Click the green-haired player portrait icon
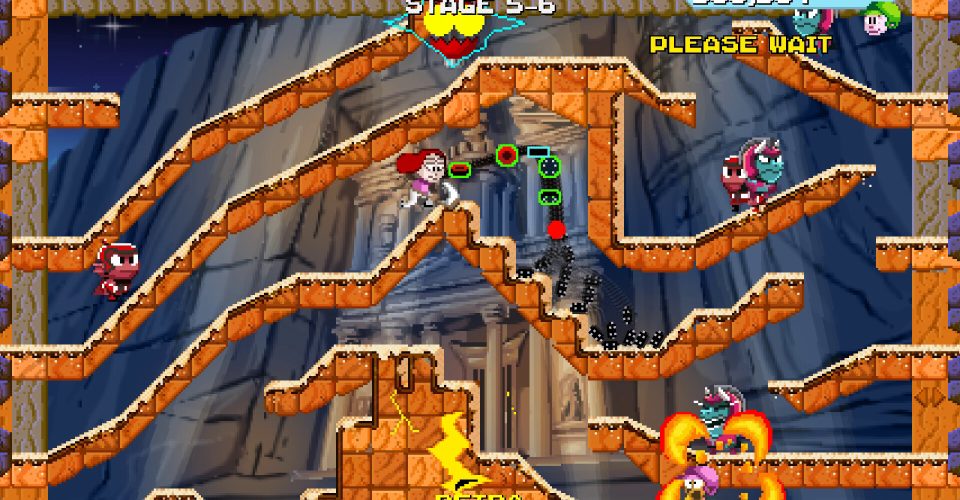 click(x=881, y=17)
